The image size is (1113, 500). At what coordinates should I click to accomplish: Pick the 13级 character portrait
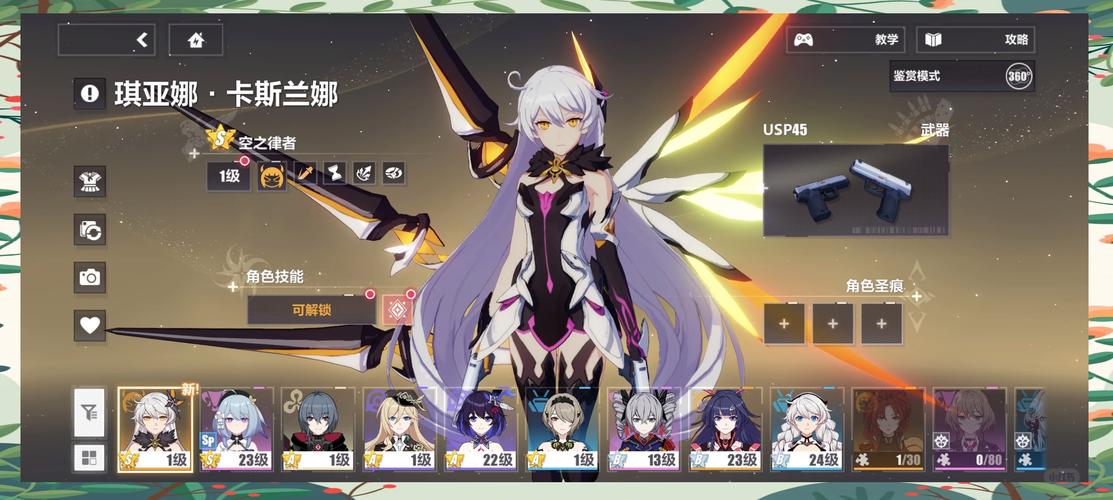644,430
